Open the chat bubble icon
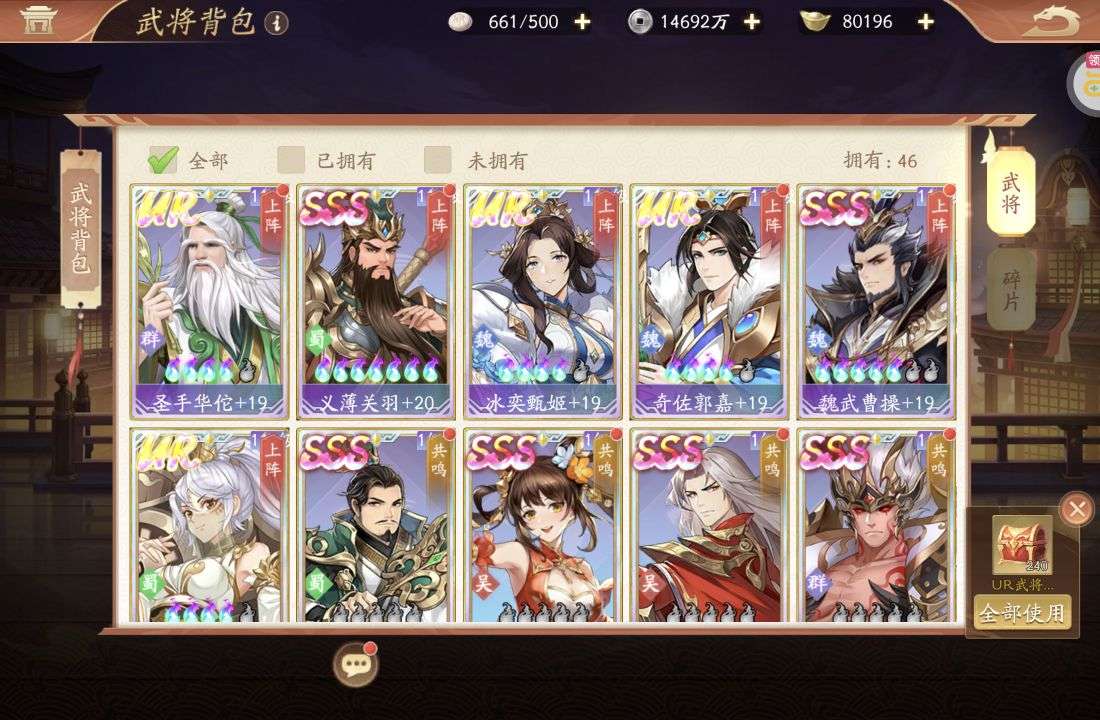The image size is (1100, 720). point(355,663)
